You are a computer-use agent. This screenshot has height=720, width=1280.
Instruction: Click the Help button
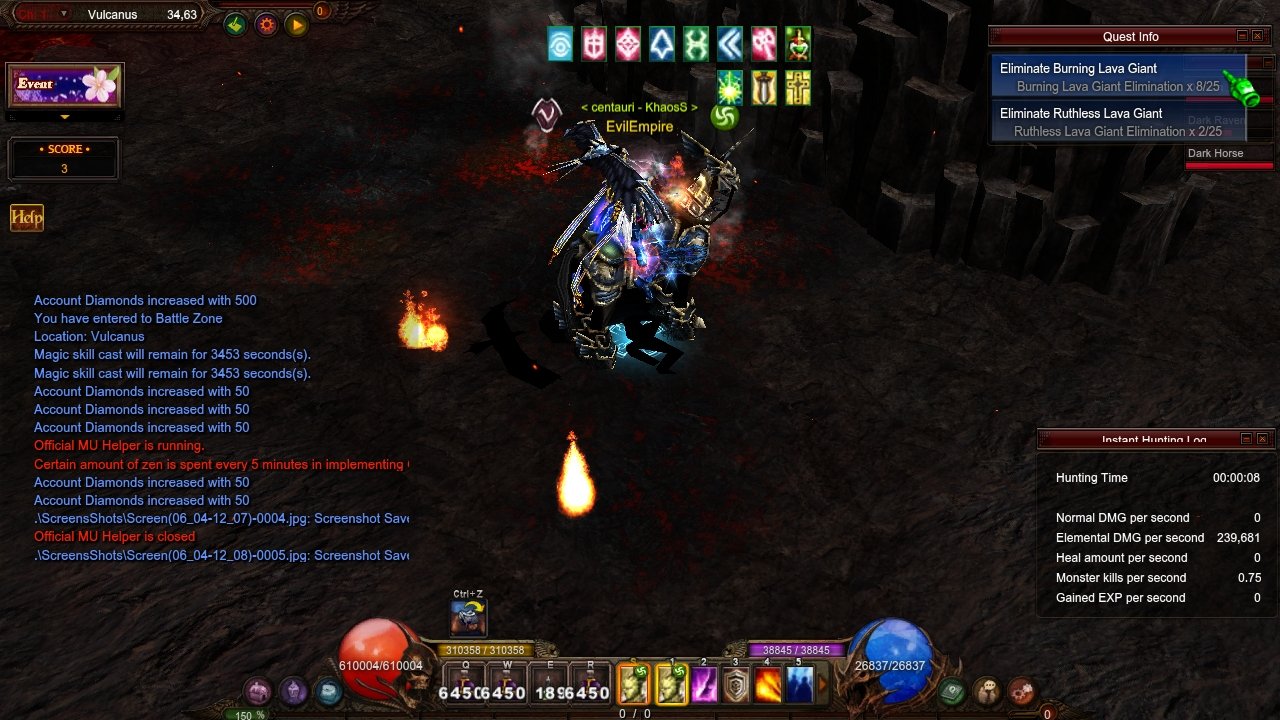(x=27, y=218)
